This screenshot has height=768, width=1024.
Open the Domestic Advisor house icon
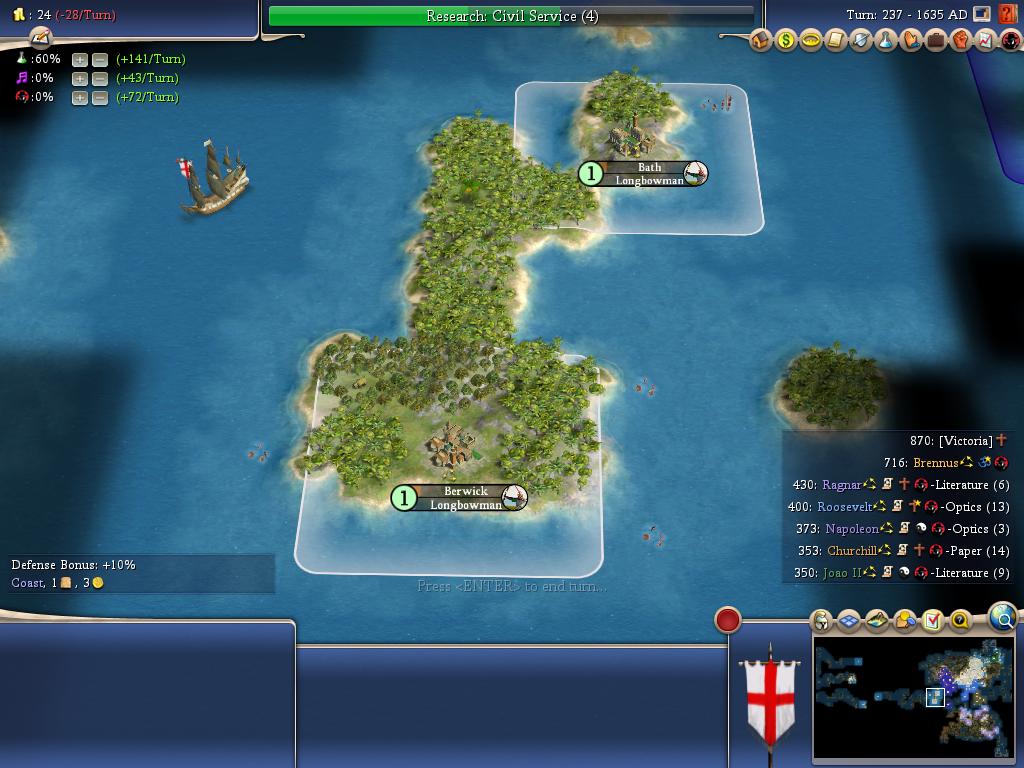(x=761, y=41)
